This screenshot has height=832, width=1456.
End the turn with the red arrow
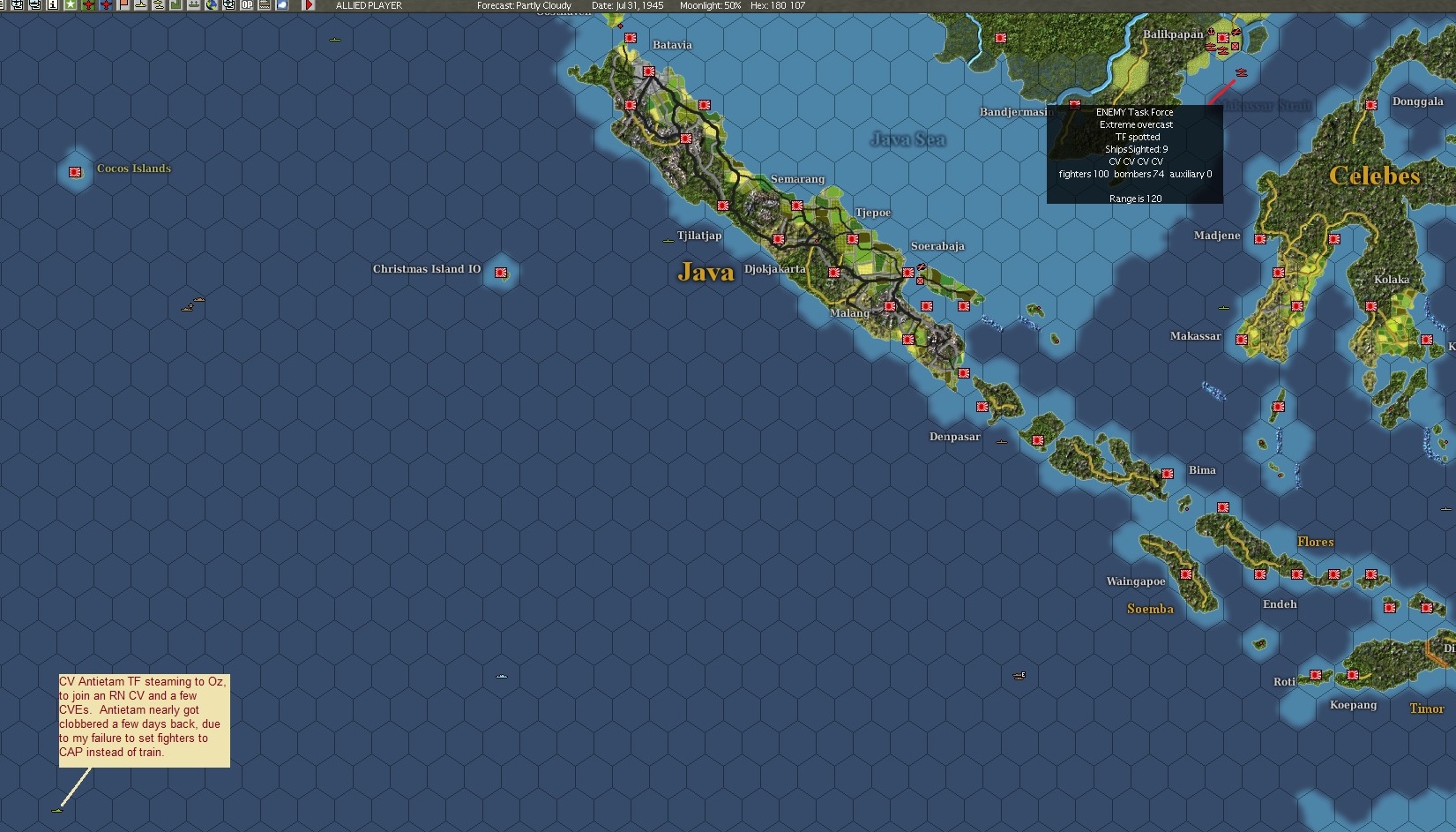(309, 4)
